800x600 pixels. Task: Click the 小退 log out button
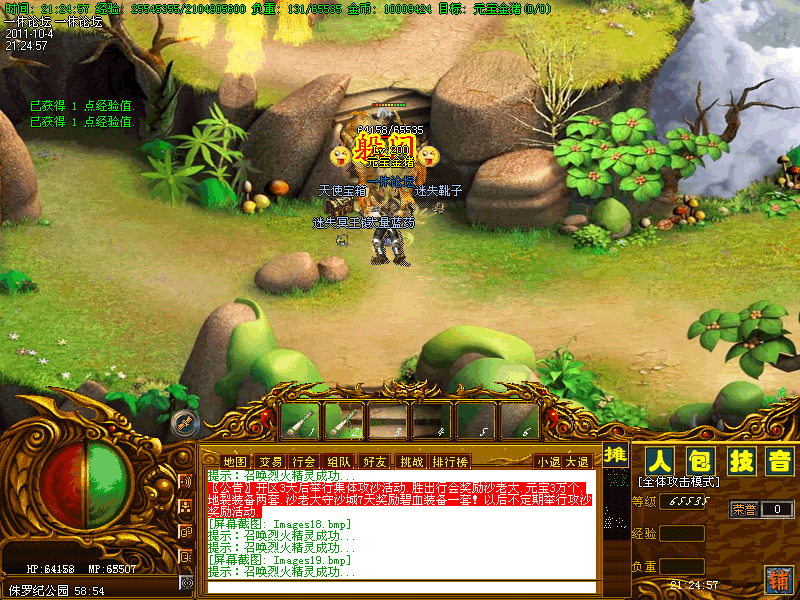click(548, 461)
